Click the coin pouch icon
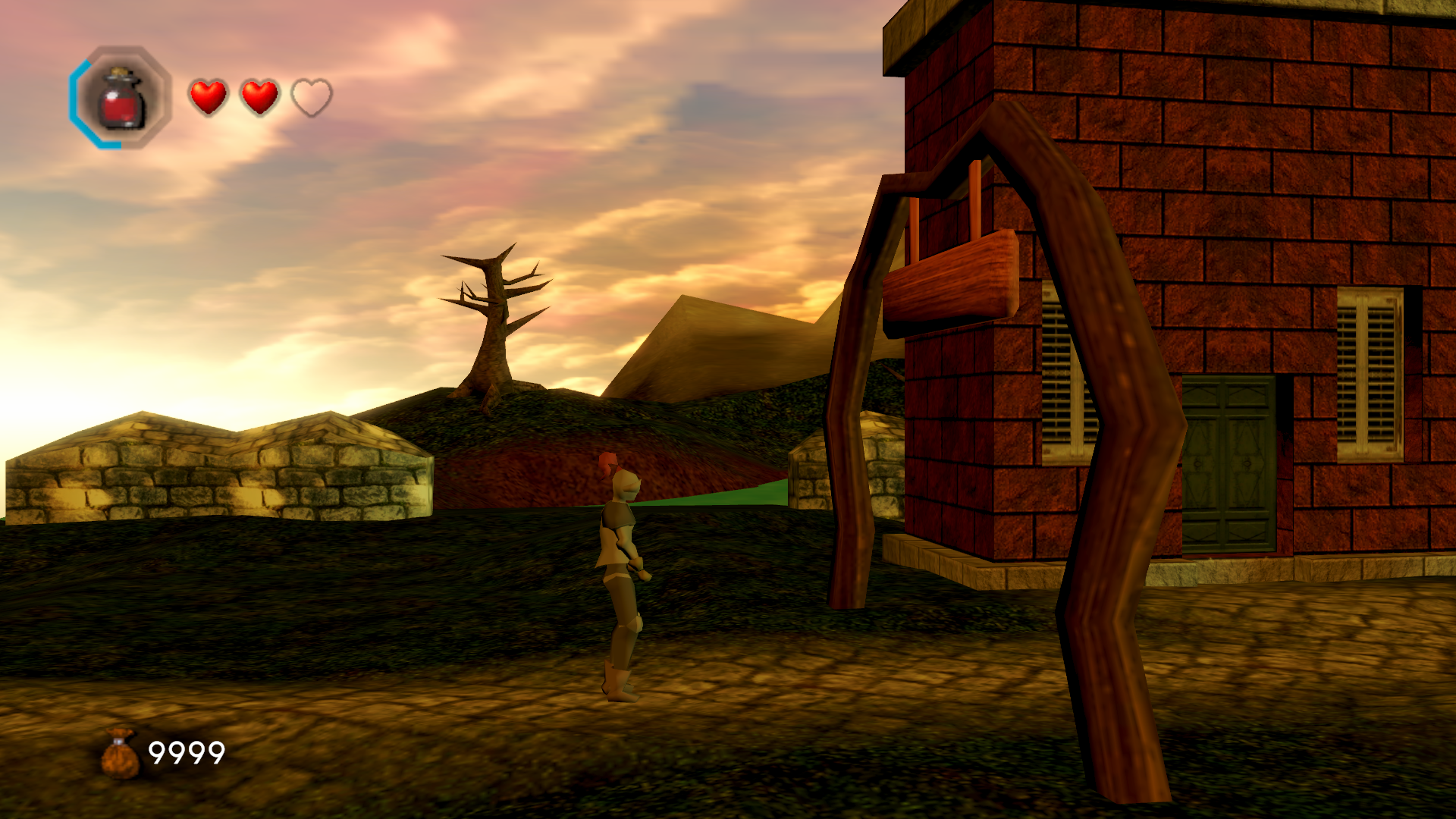 (121, 753)
